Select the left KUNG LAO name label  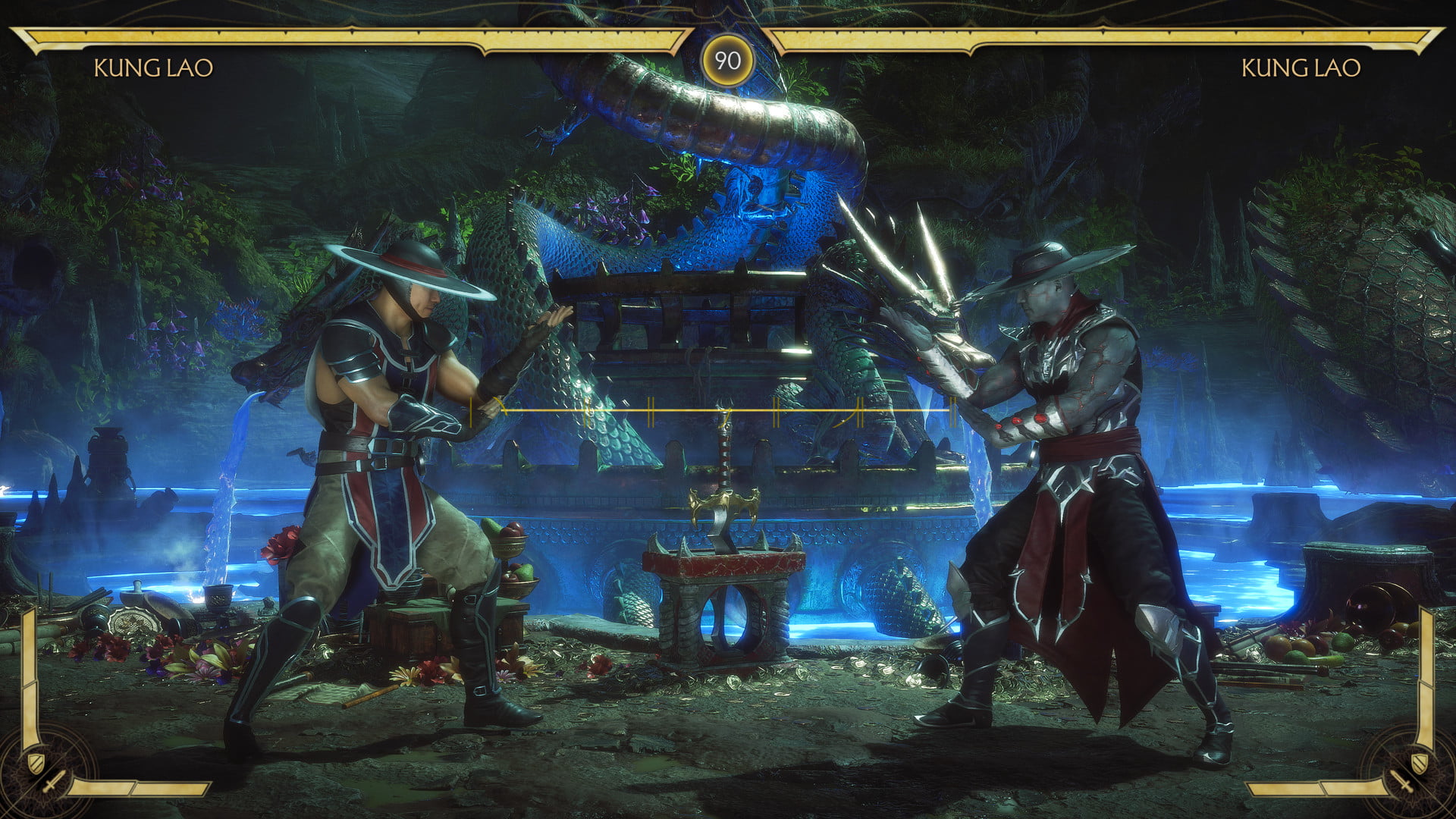pos(155,68)
